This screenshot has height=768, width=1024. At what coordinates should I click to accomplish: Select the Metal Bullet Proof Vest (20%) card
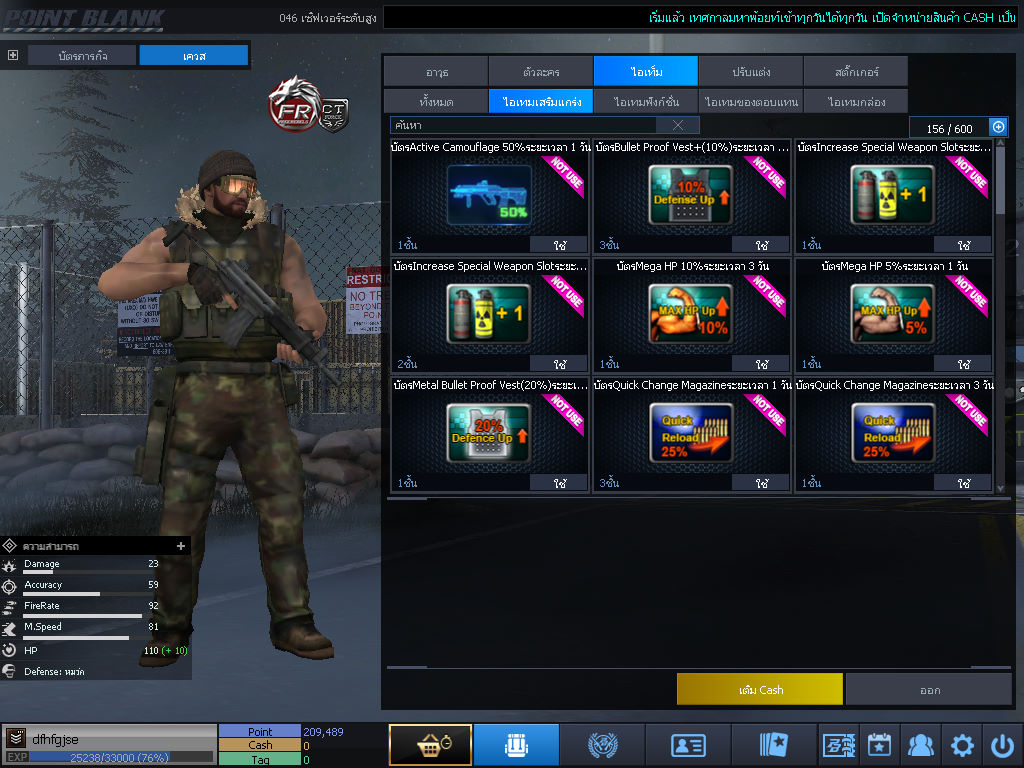click(489, 433)
